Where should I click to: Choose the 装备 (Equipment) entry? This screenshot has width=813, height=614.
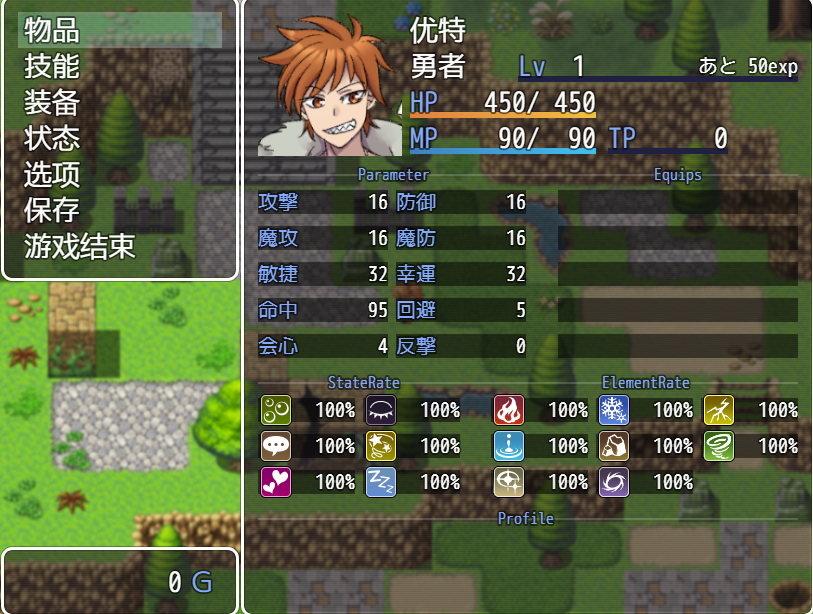point(52,102)
